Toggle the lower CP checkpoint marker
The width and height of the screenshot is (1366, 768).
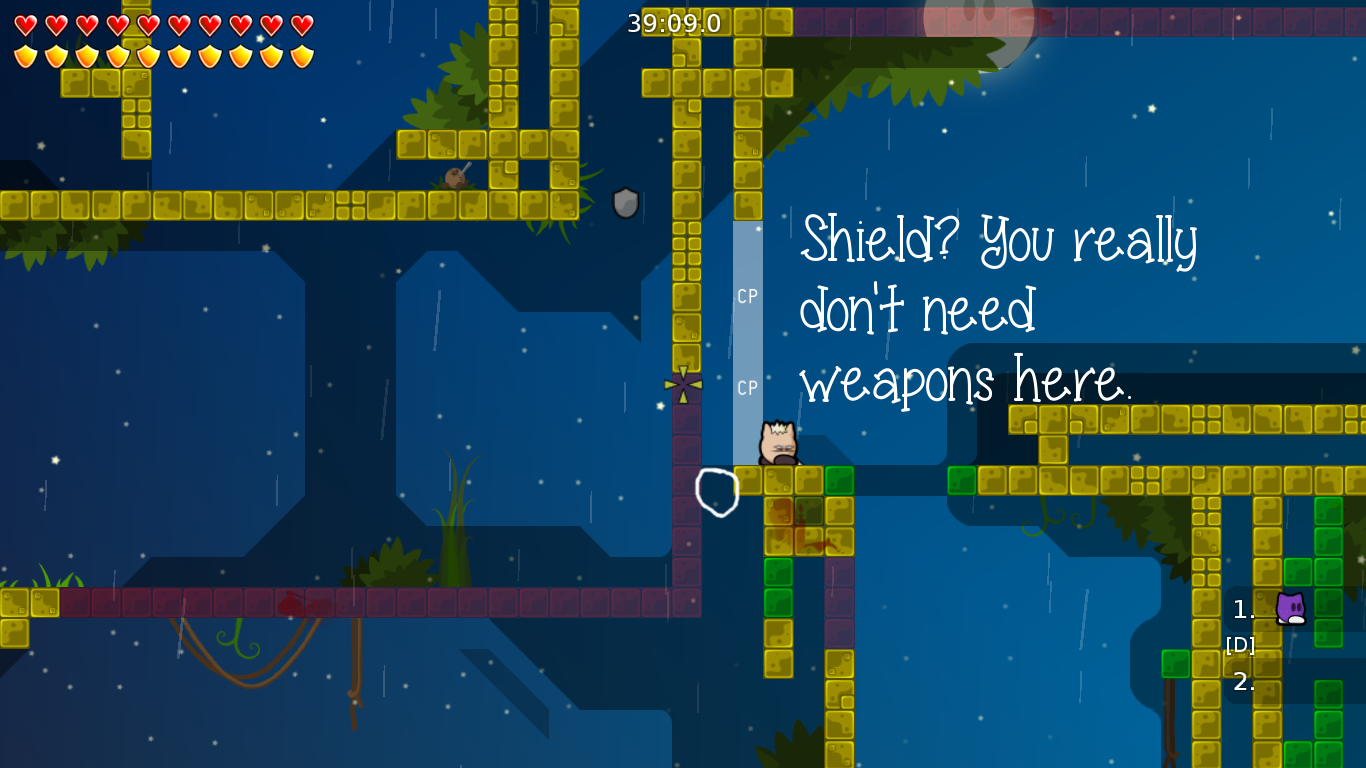[x=747, y=388]
